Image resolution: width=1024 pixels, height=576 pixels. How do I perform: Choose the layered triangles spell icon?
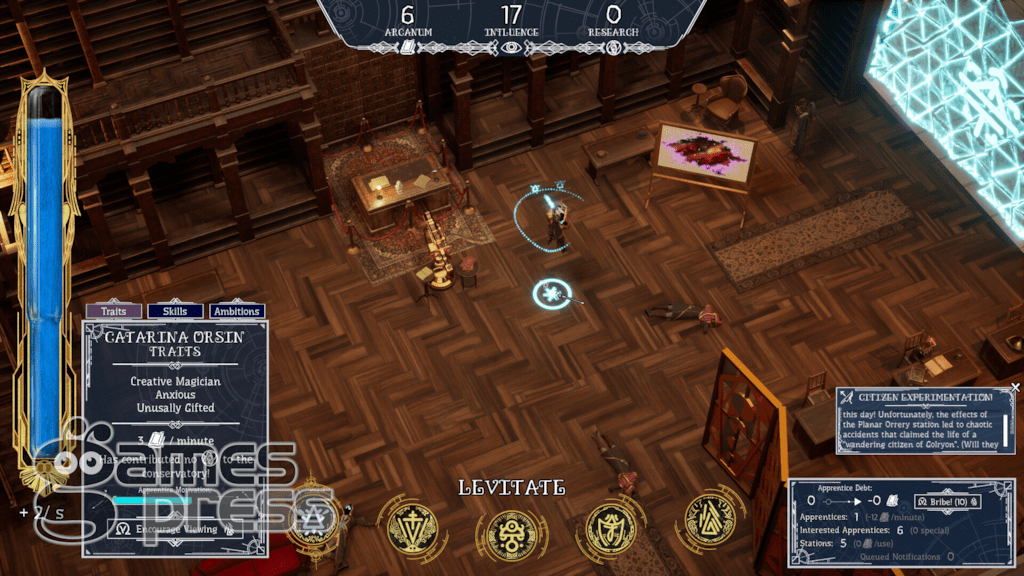(x=710, y=520)
